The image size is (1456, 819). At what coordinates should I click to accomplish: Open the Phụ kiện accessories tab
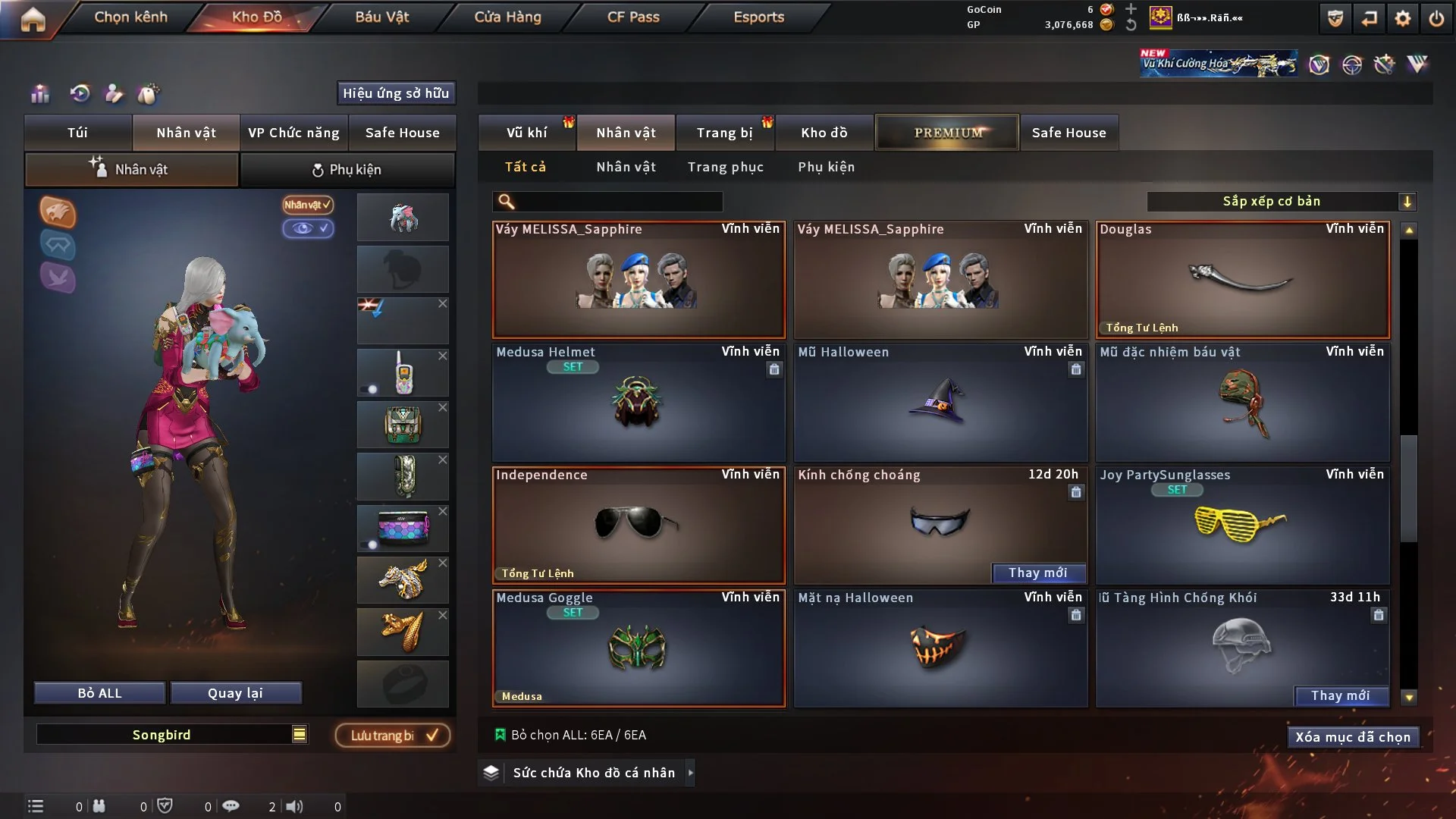tap(347, 170)
